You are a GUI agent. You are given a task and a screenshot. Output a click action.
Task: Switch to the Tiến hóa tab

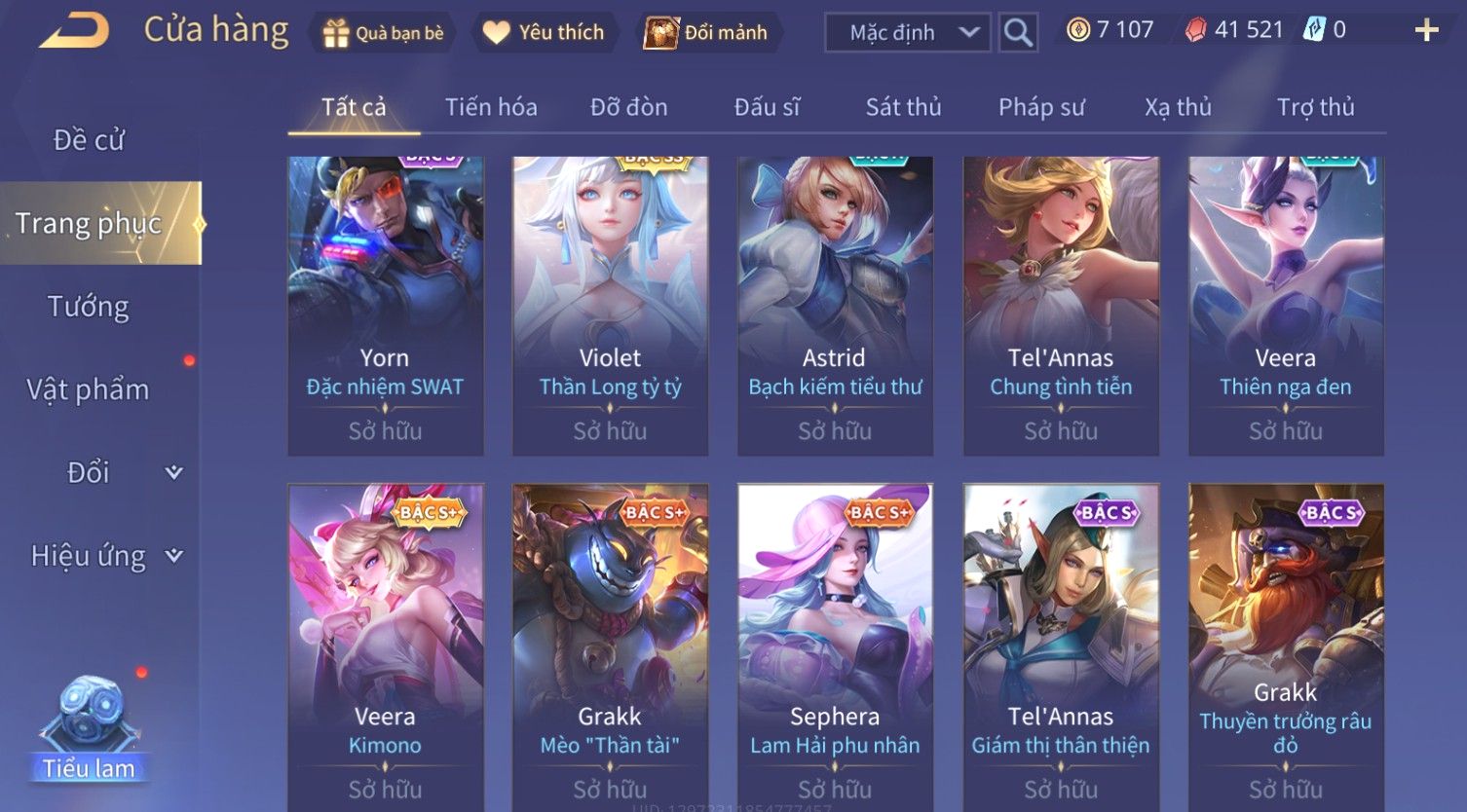[x=491, y=107]
